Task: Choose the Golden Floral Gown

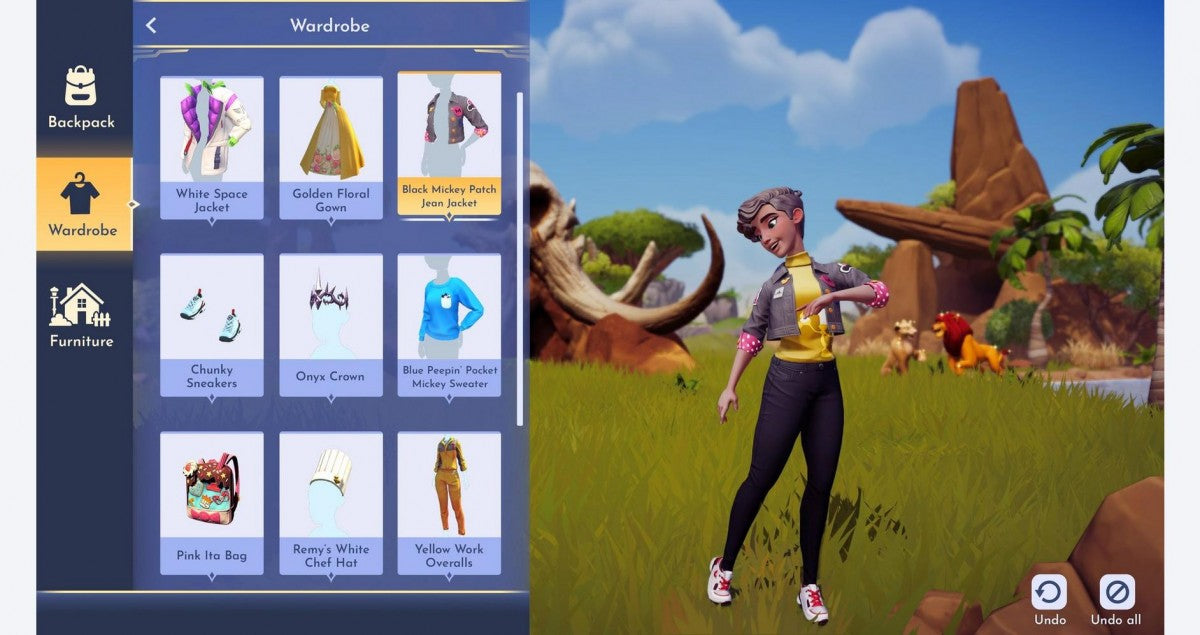Action: (331, 146)
